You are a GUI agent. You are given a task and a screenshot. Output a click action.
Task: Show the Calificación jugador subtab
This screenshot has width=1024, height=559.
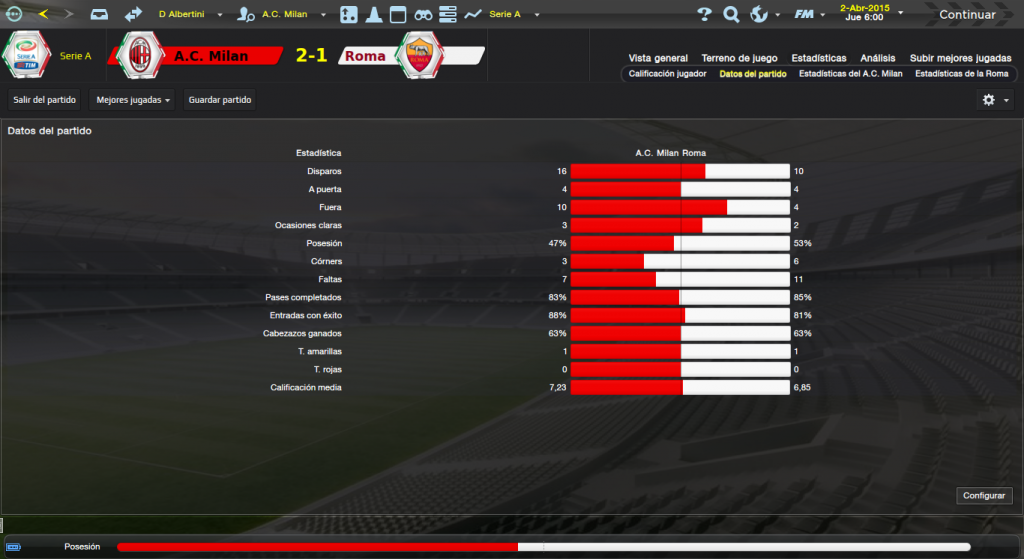(x=668, y=74)
